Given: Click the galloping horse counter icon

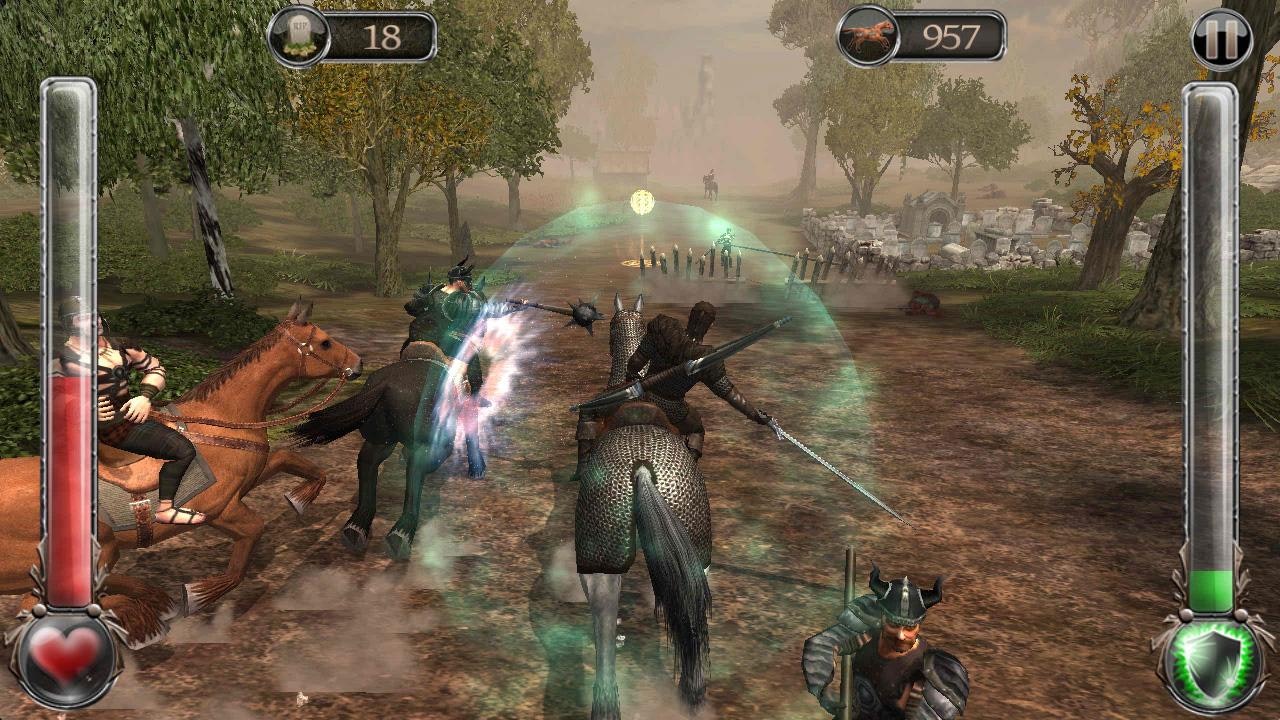Looking at the screenshot, I should click(869, 32).
